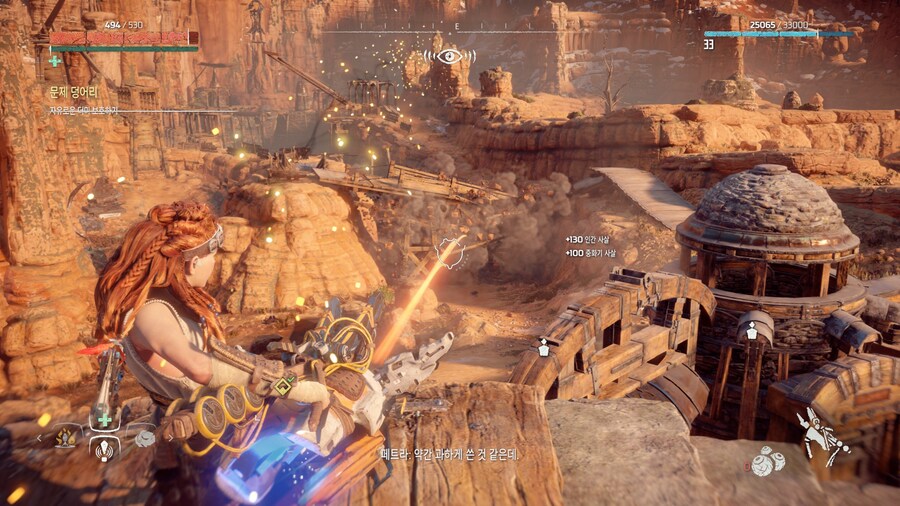Click the eye-shaped stealth visibility indicator
This screenshot has width=900, height=506.
(449, 56)
